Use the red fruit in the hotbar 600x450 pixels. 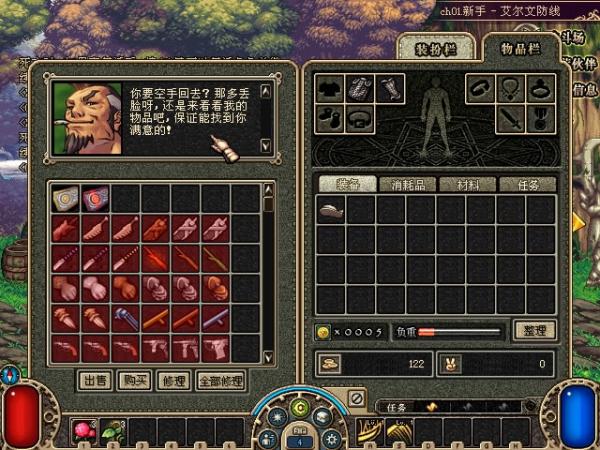coord(84,430)
